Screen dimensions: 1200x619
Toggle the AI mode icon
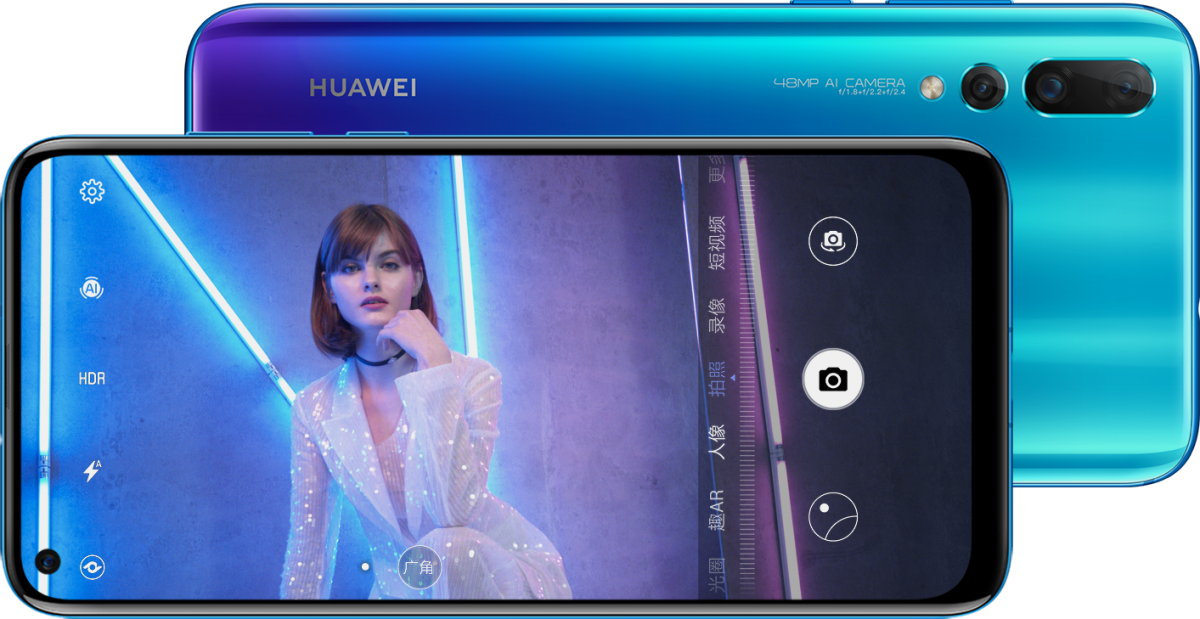(92, 289)
